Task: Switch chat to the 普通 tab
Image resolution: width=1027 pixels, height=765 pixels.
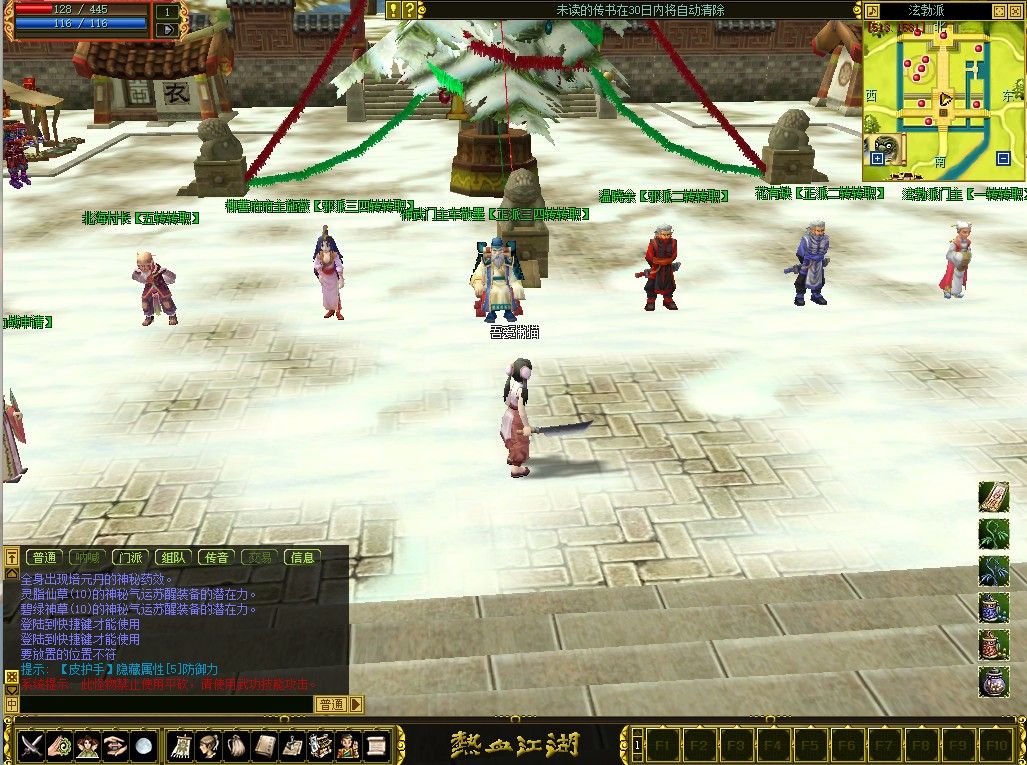Action: click(x=44, y=557)
